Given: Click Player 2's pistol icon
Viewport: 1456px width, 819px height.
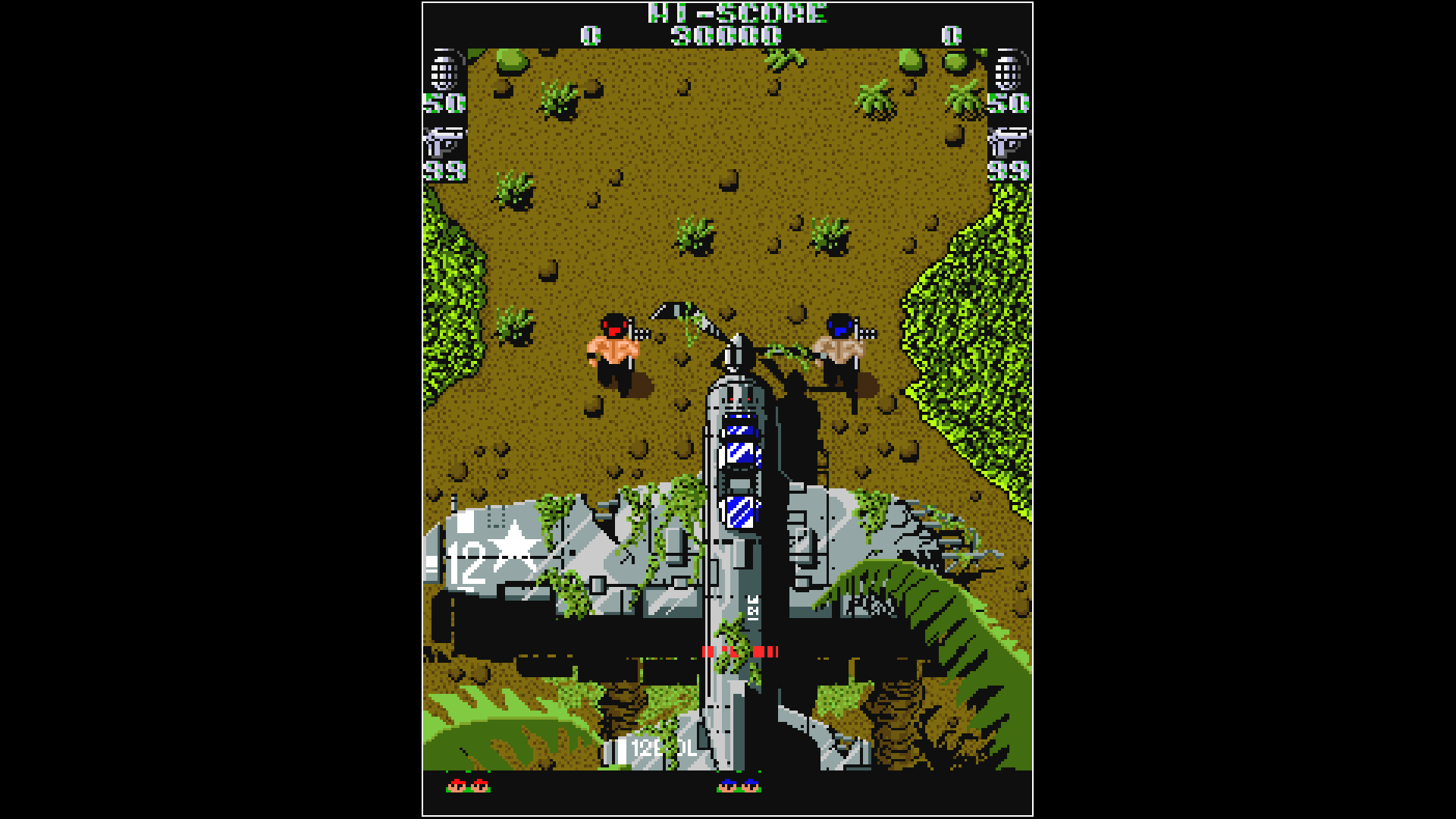Looking at the screenshot, I should [1007, 140].
